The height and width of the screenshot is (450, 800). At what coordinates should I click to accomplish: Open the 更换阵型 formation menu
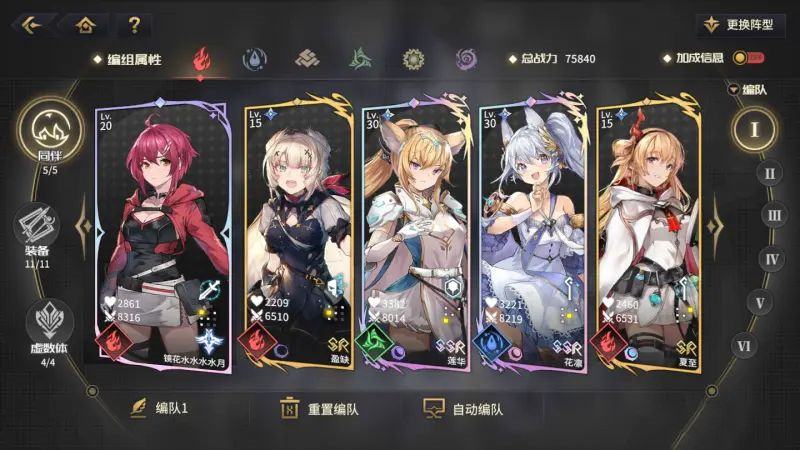(x=741, y=24)
